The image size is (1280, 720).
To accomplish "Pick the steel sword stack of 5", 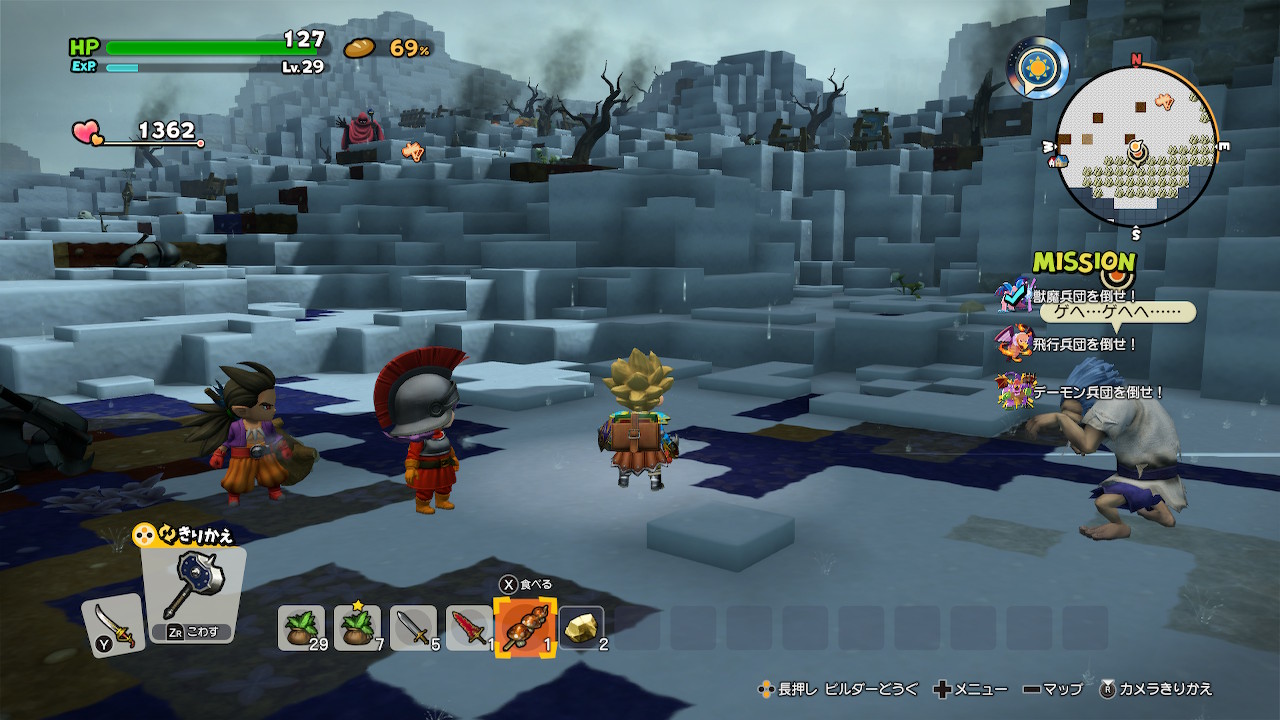I will pyautogui.click(x=413, y=627).
